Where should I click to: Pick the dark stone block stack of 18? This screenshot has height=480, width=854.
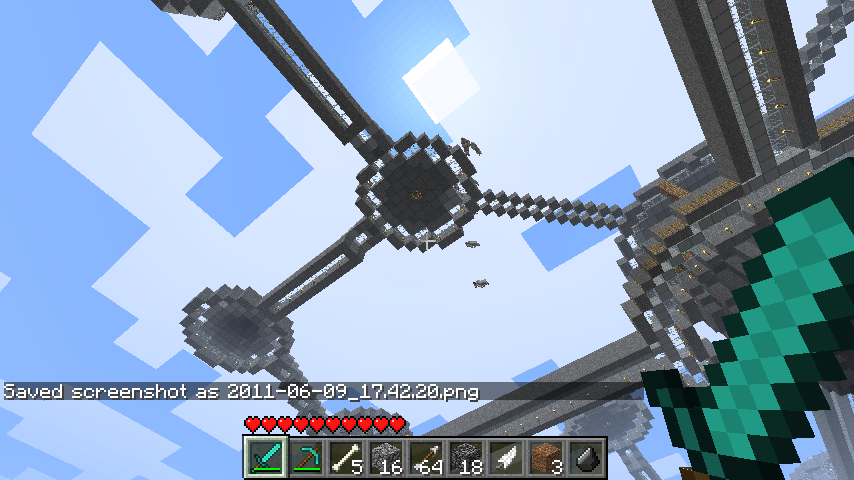tap(465, 458)
